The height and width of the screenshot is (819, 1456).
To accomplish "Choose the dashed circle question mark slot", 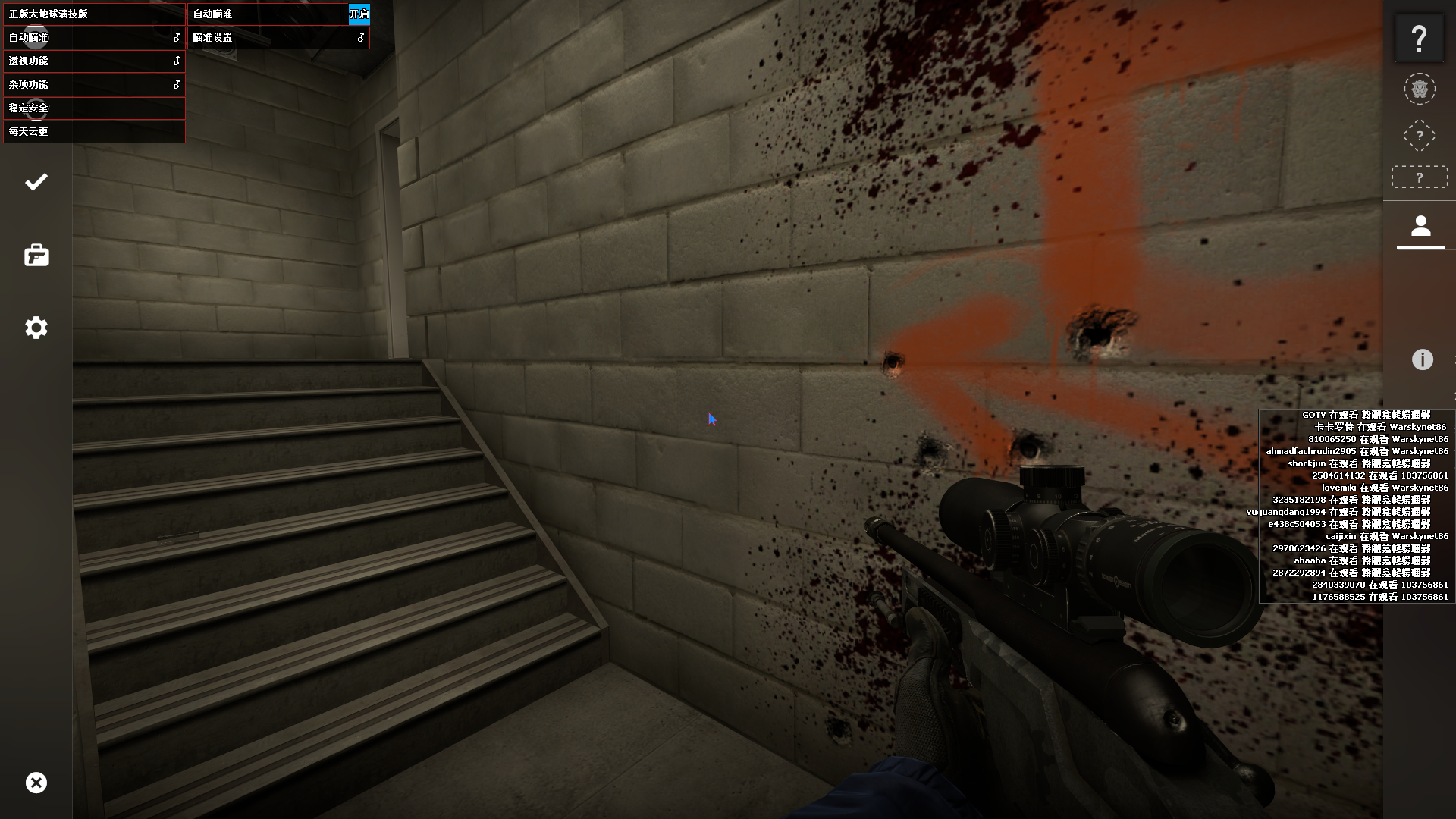I will coord(1419,136).
